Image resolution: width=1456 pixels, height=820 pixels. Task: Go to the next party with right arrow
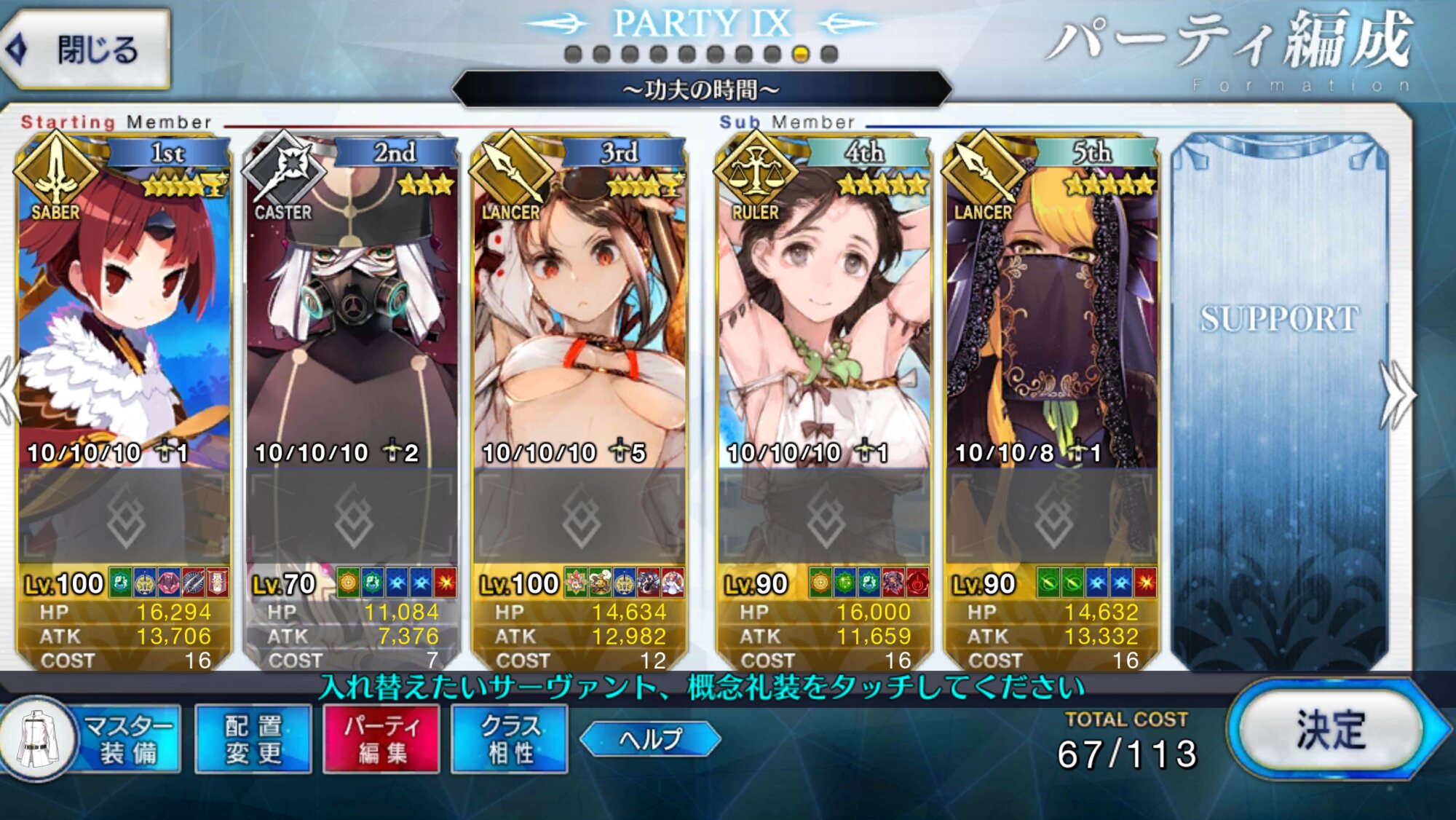tap(1398, 397)
